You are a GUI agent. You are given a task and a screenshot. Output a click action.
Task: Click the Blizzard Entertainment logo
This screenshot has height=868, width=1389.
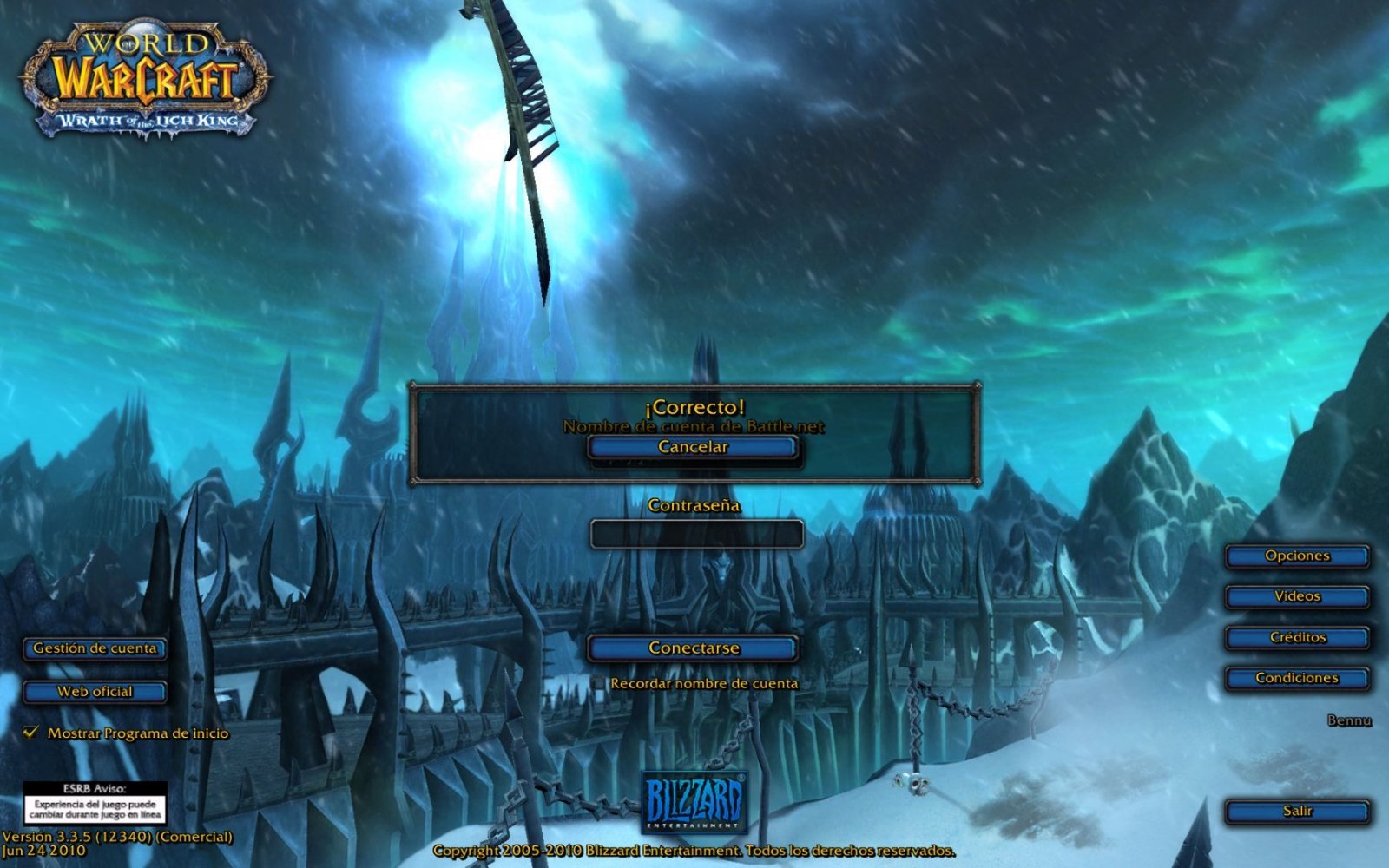tap(694, 803)
